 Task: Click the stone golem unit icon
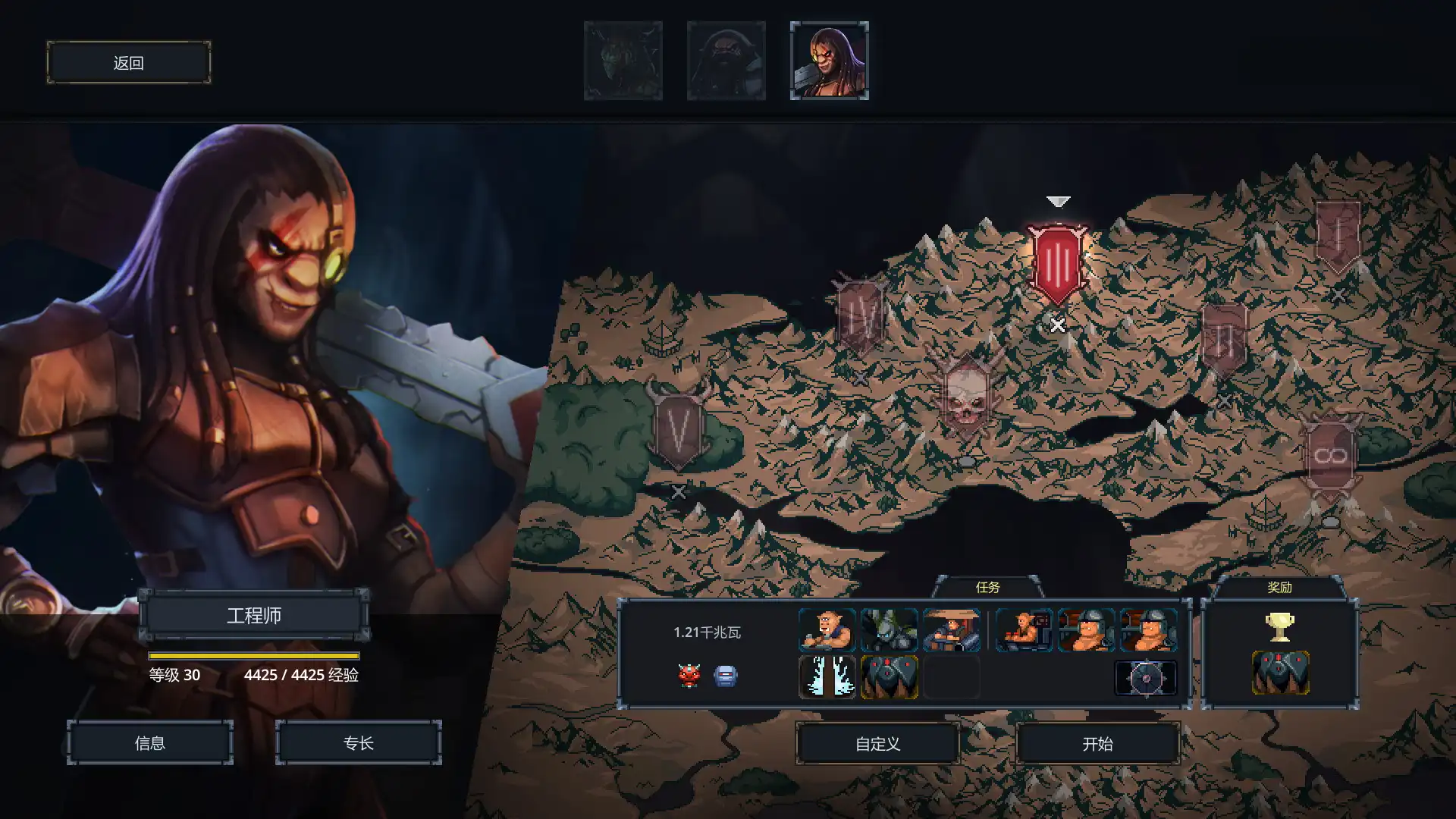point(889,631)
